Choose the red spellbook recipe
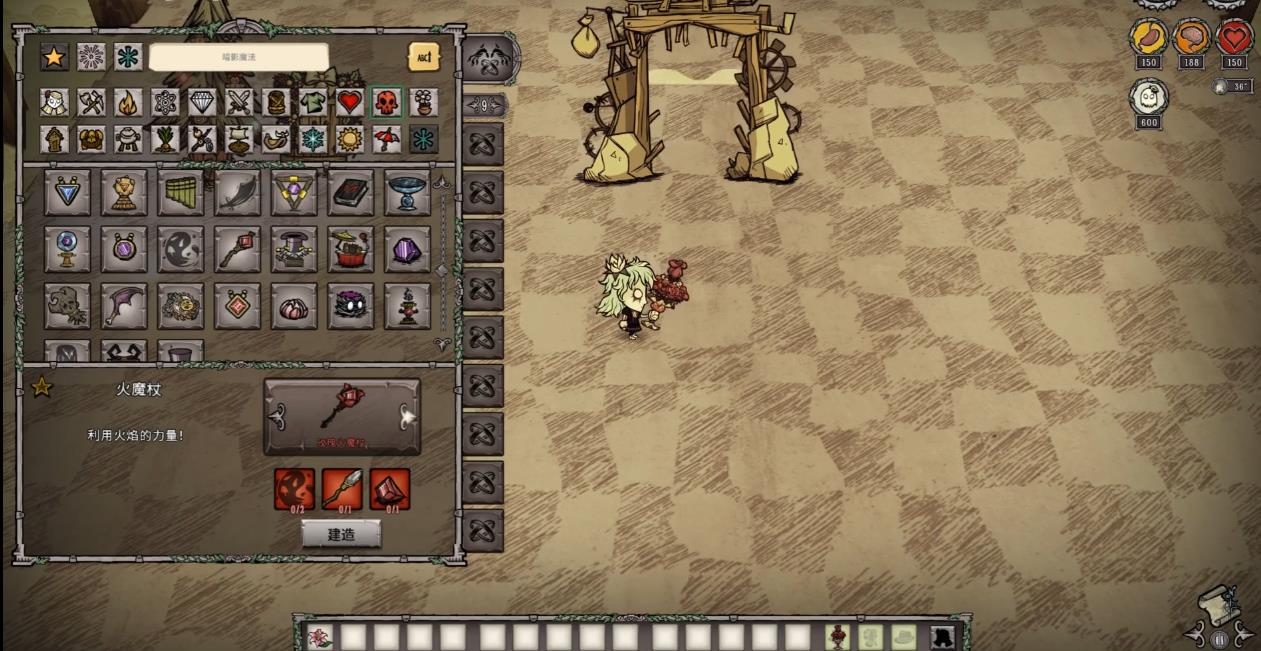The width and height of the screenshot is (1261, 651). (351, 192)
